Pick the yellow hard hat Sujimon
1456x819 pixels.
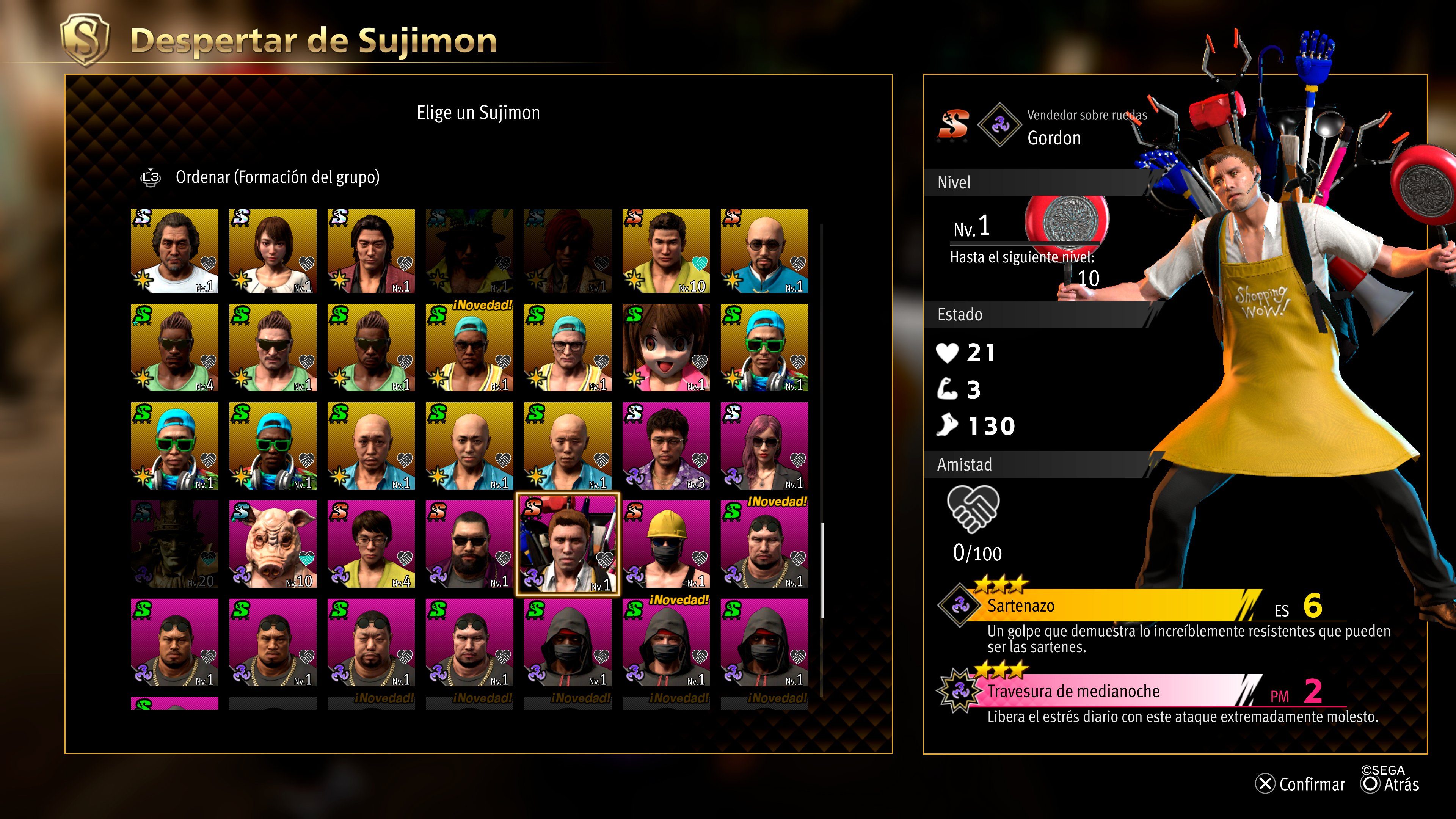click(x=666, y=544)
